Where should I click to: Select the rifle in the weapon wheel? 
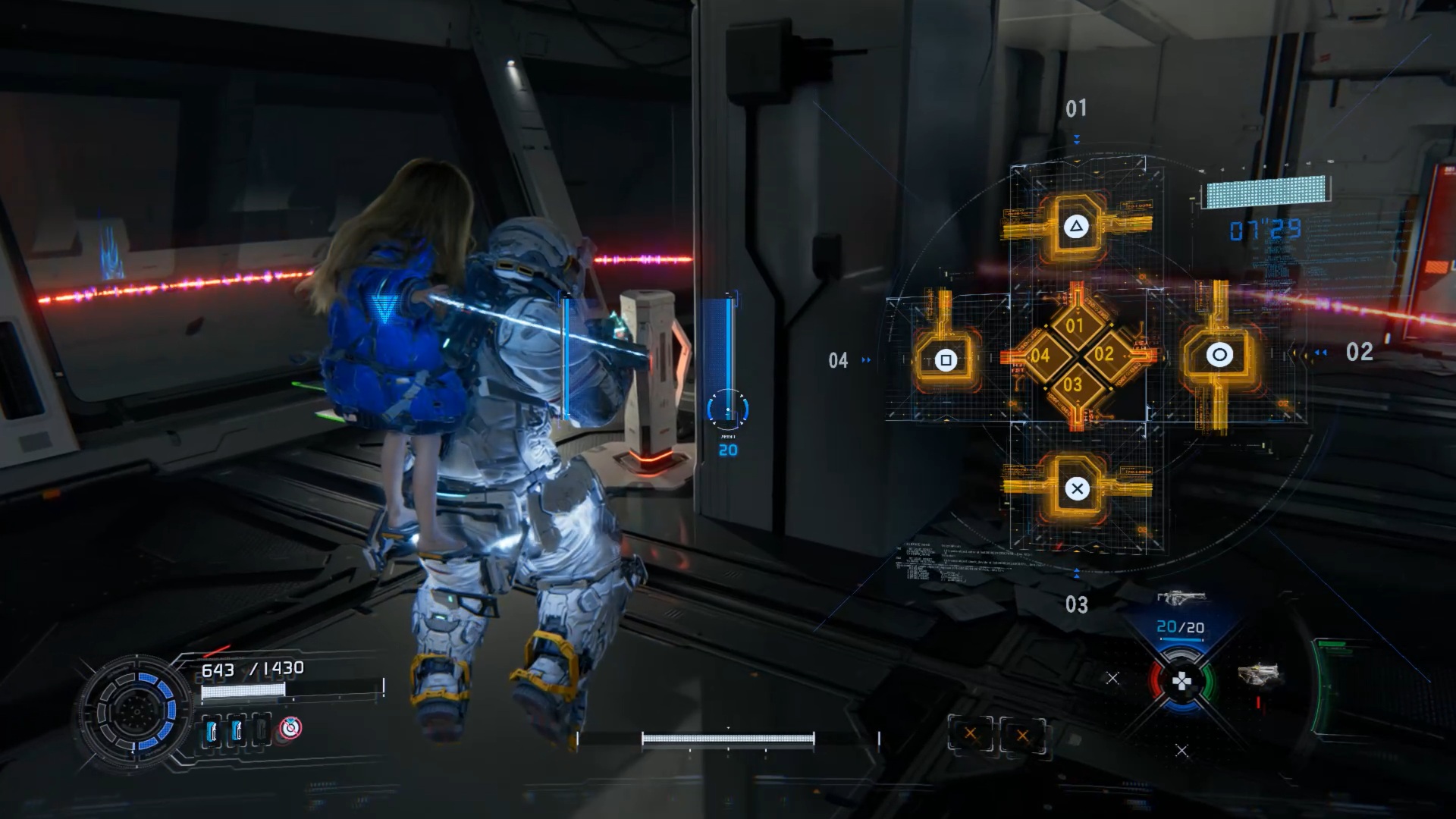coord(1181,599)
